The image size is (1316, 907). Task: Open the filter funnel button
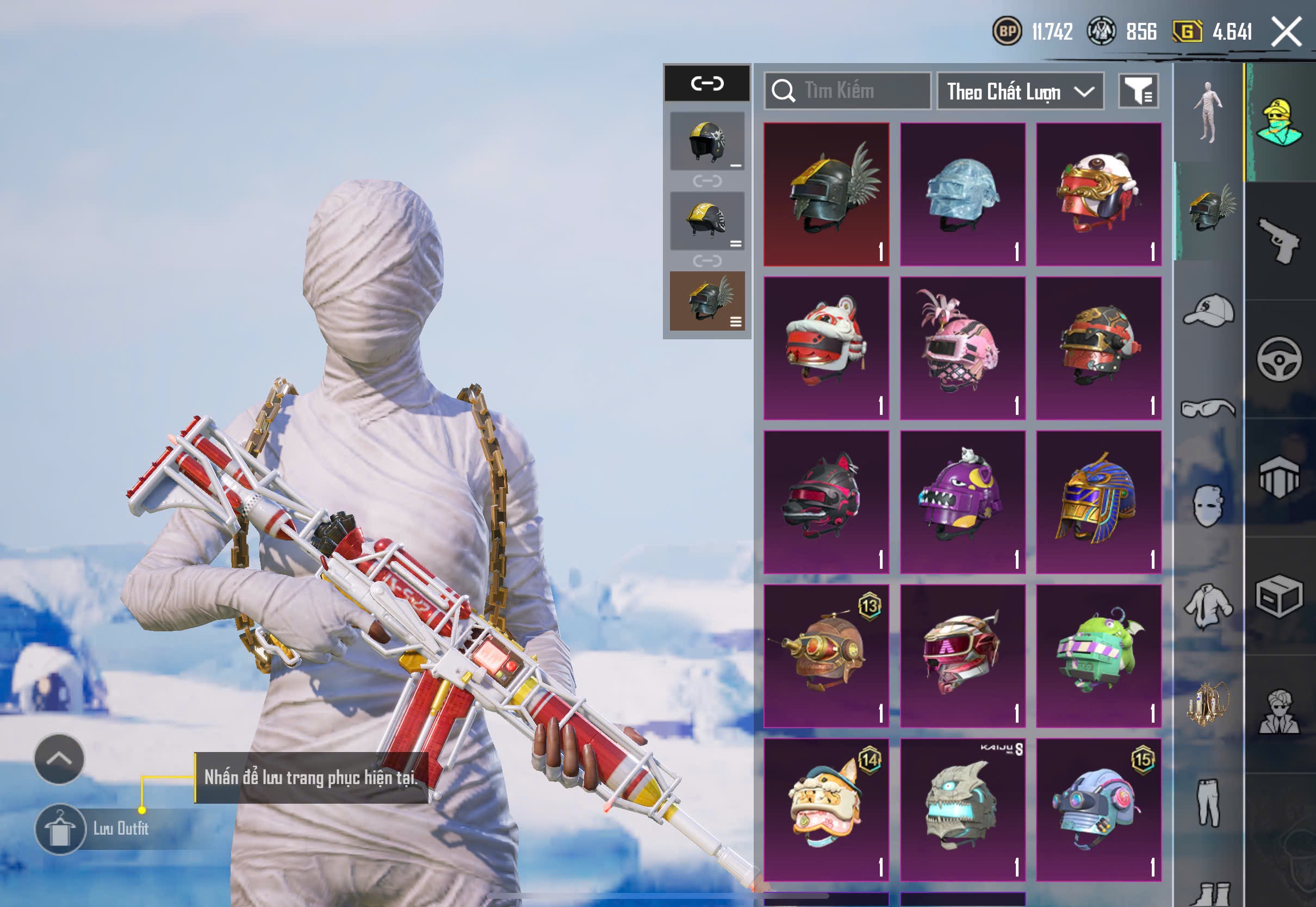[1138, 91]
